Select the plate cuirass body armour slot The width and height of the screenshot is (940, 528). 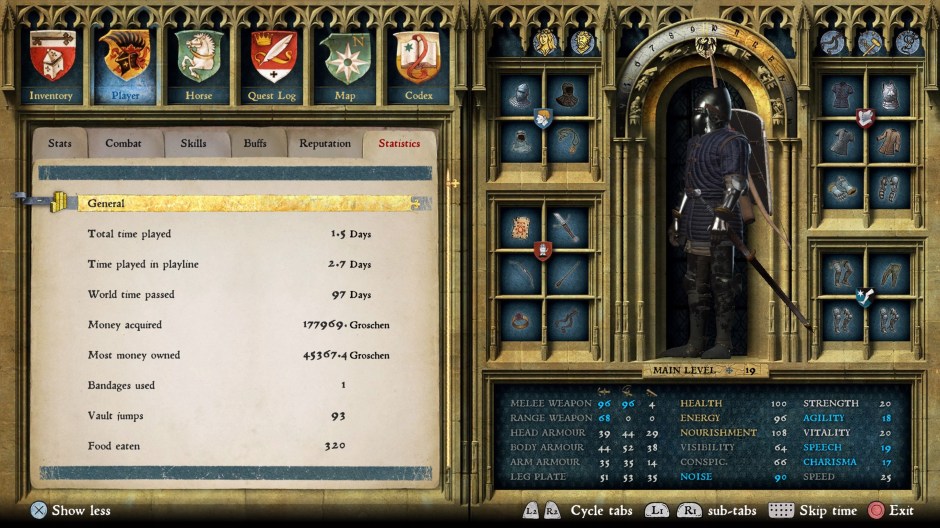pos(889,96)
